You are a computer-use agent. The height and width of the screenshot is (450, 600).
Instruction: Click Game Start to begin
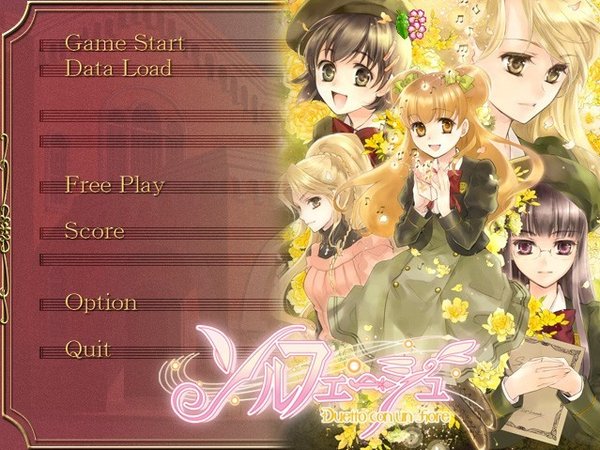click(x=124, y=43)
